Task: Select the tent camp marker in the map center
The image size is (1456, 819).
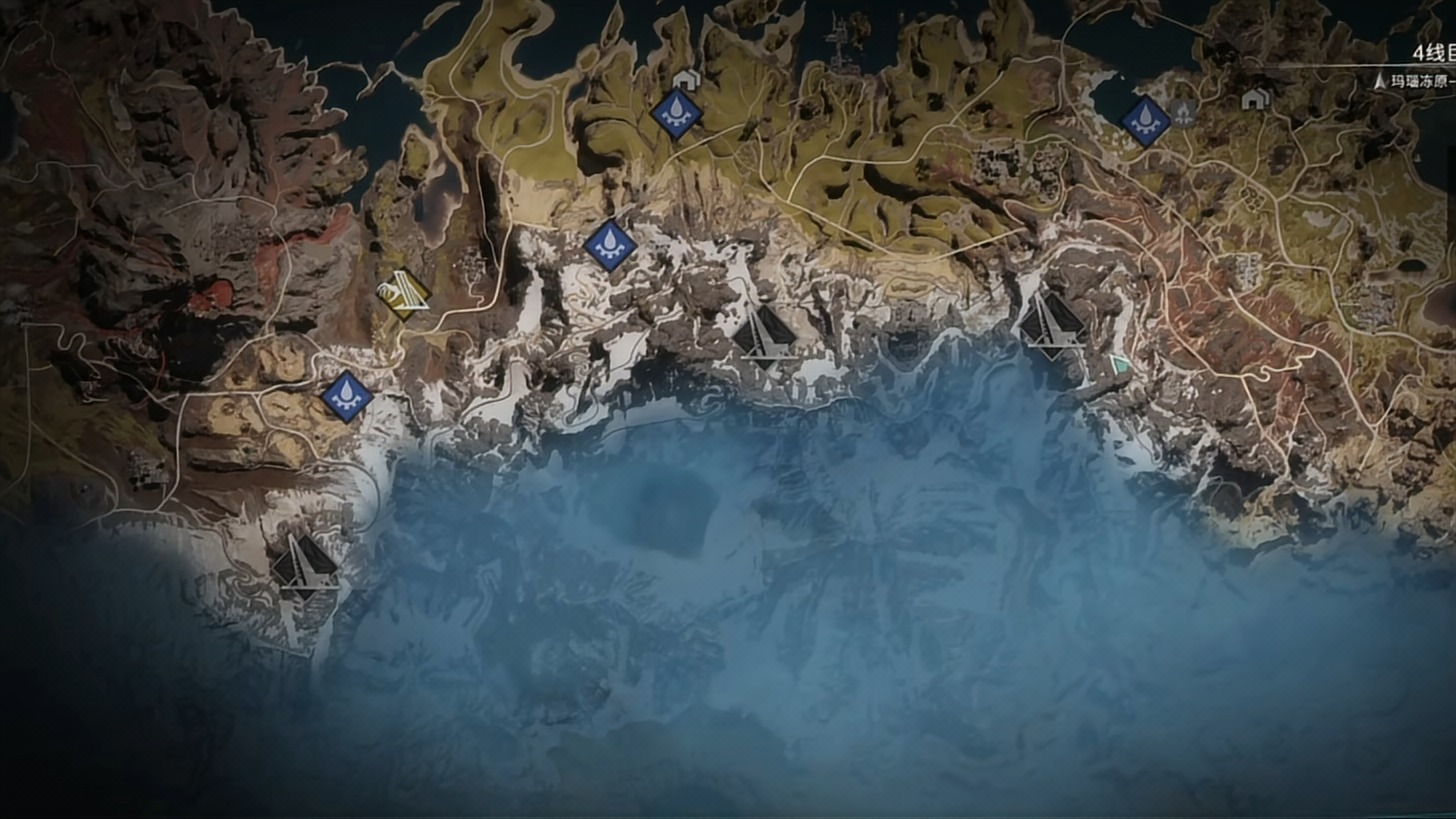Action: [x=765, y=335]
